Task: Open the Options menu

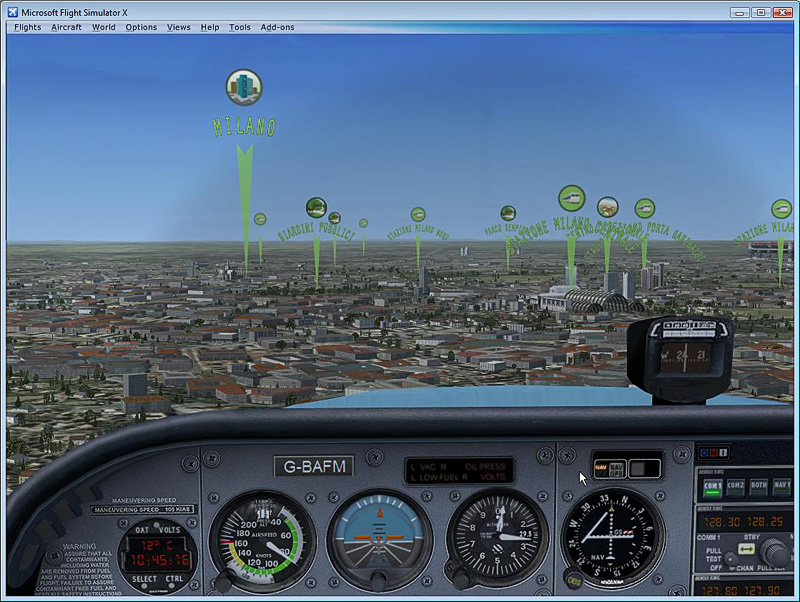Action: click(x=141, y=27)
